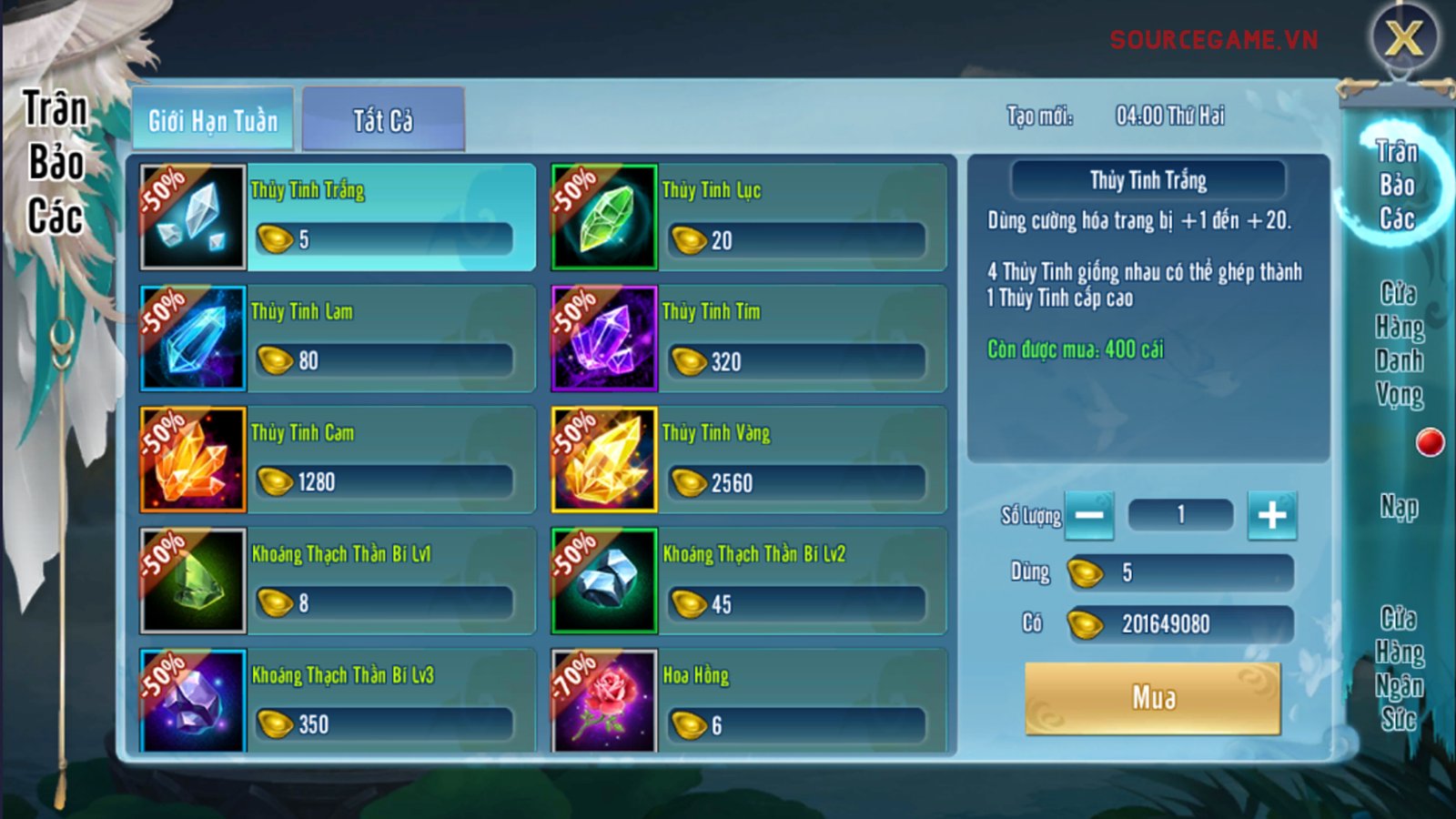The width and height of the screenshot is (1456, 819).
Task: Go to the Nạp recharge section
Action: [1399, 507]
